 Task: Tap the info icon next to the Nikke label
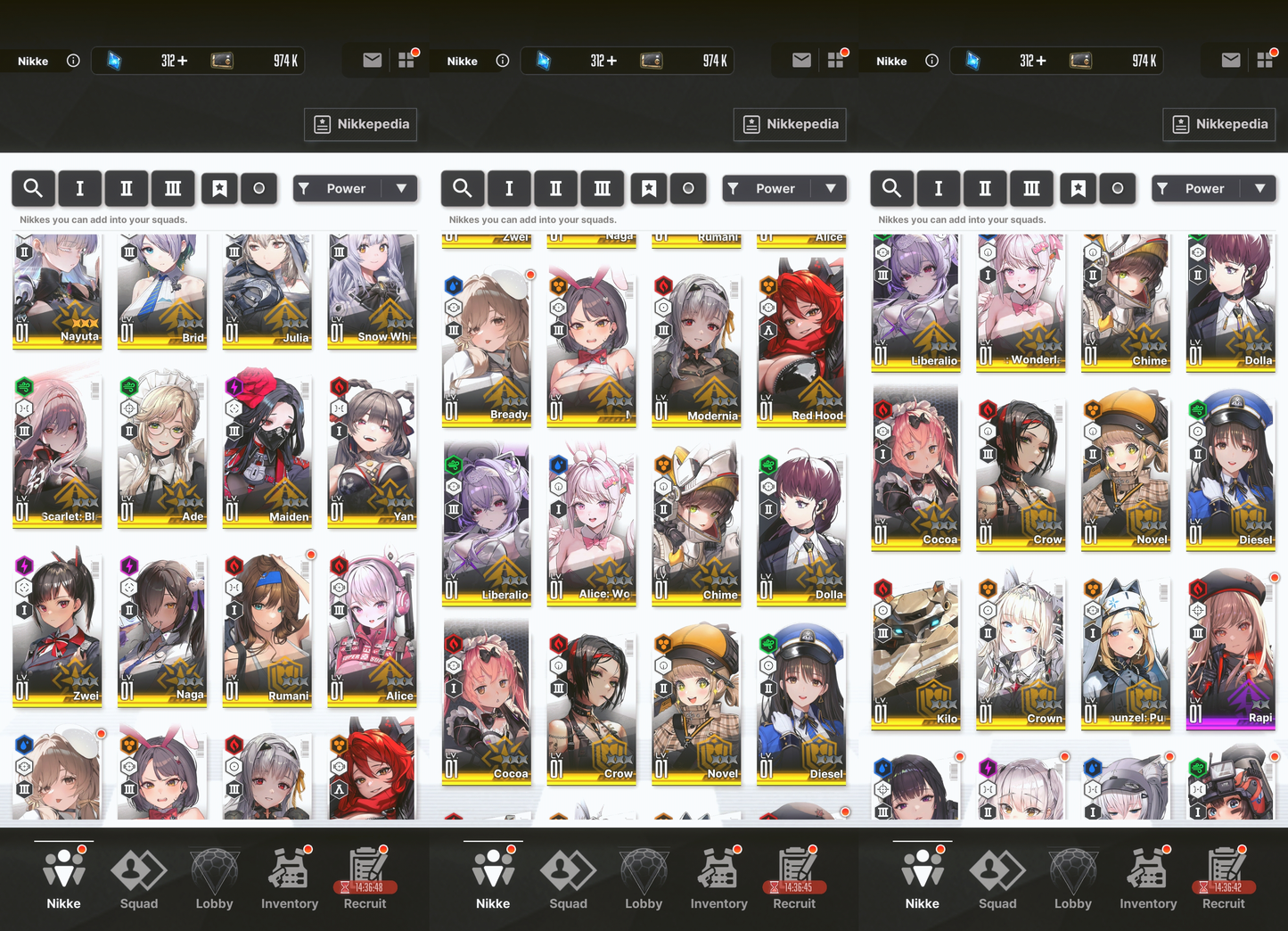(73, 61)
